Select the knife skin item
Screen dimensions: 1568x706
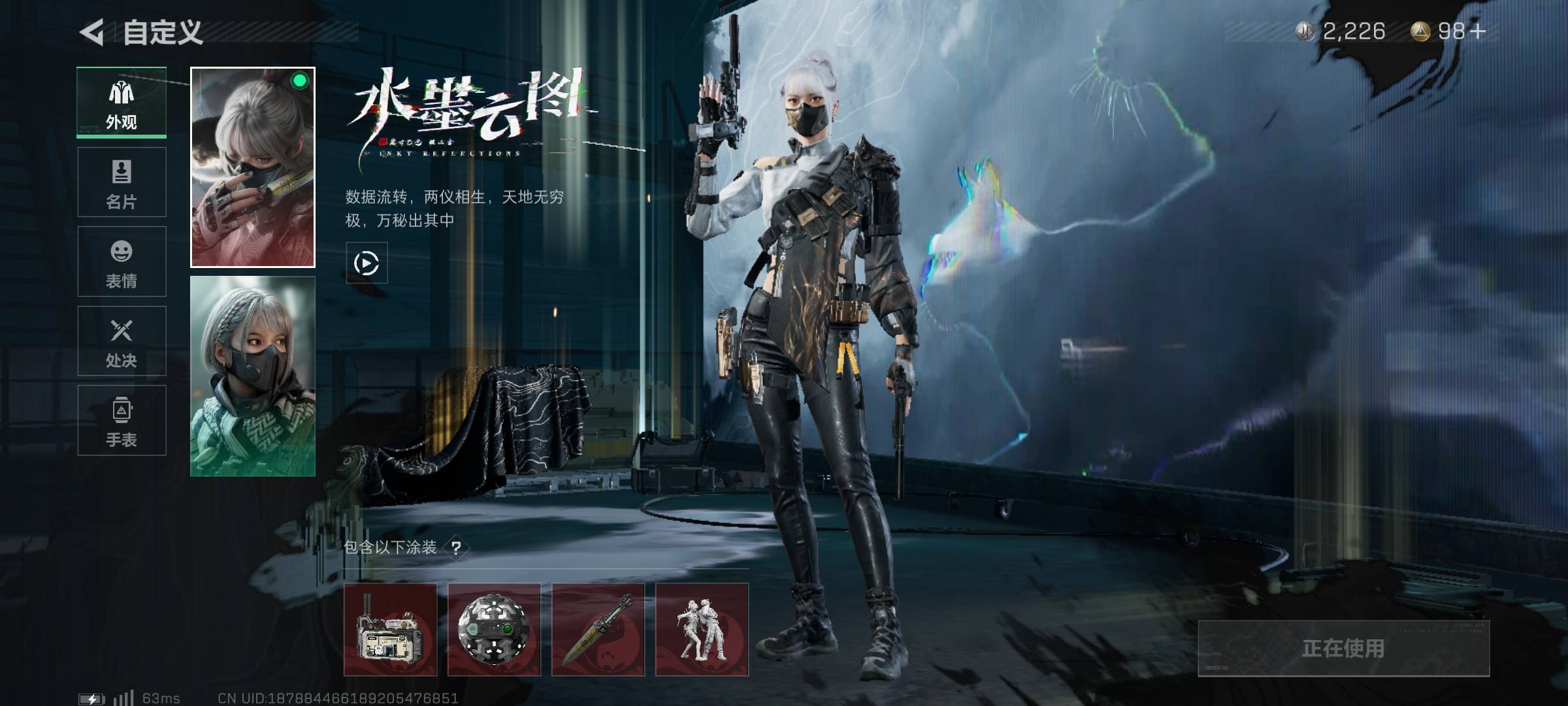598,630
